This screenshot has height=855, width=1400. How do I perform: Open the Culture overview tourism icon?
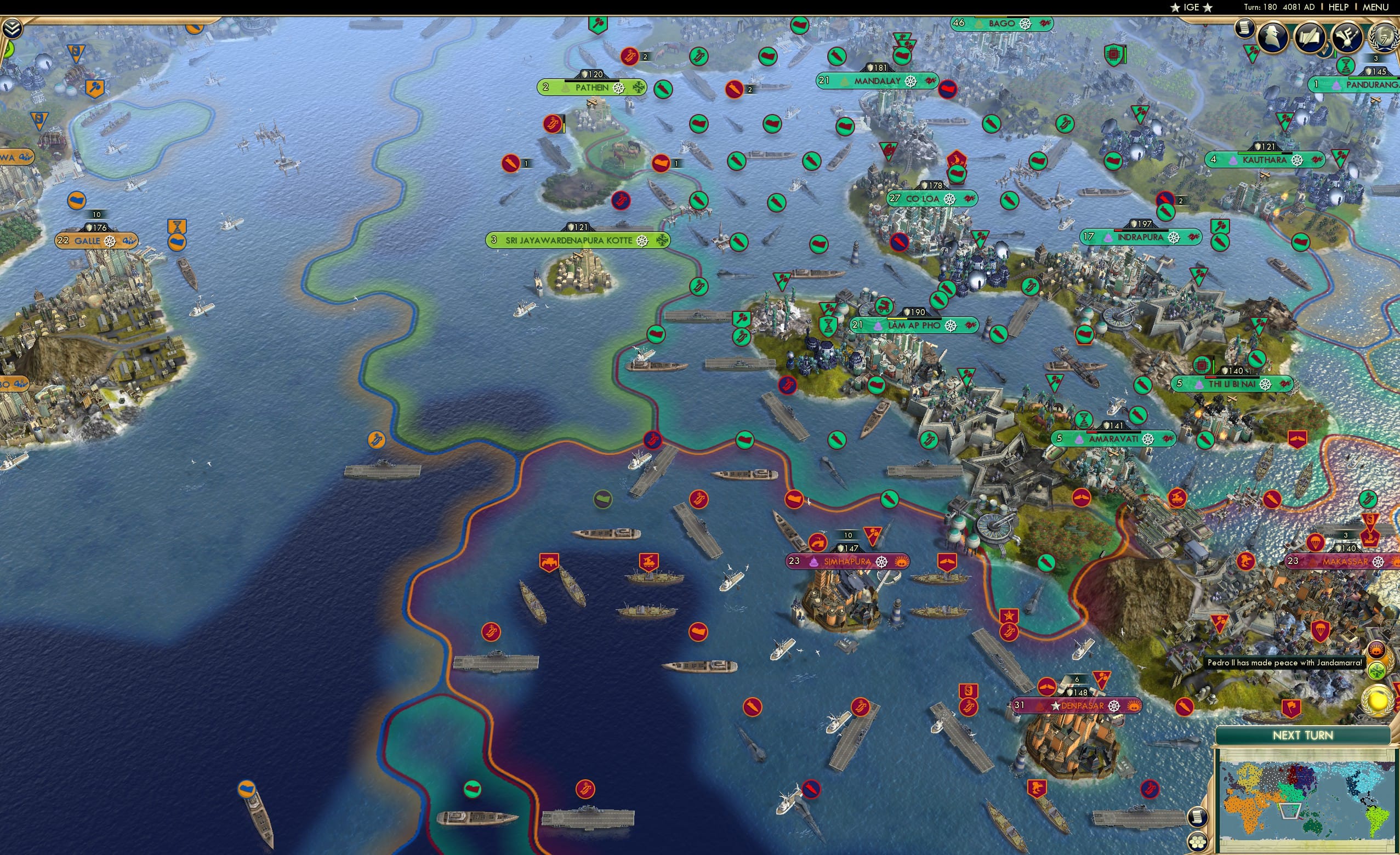pyautogui.click(x=1347, y=37)
